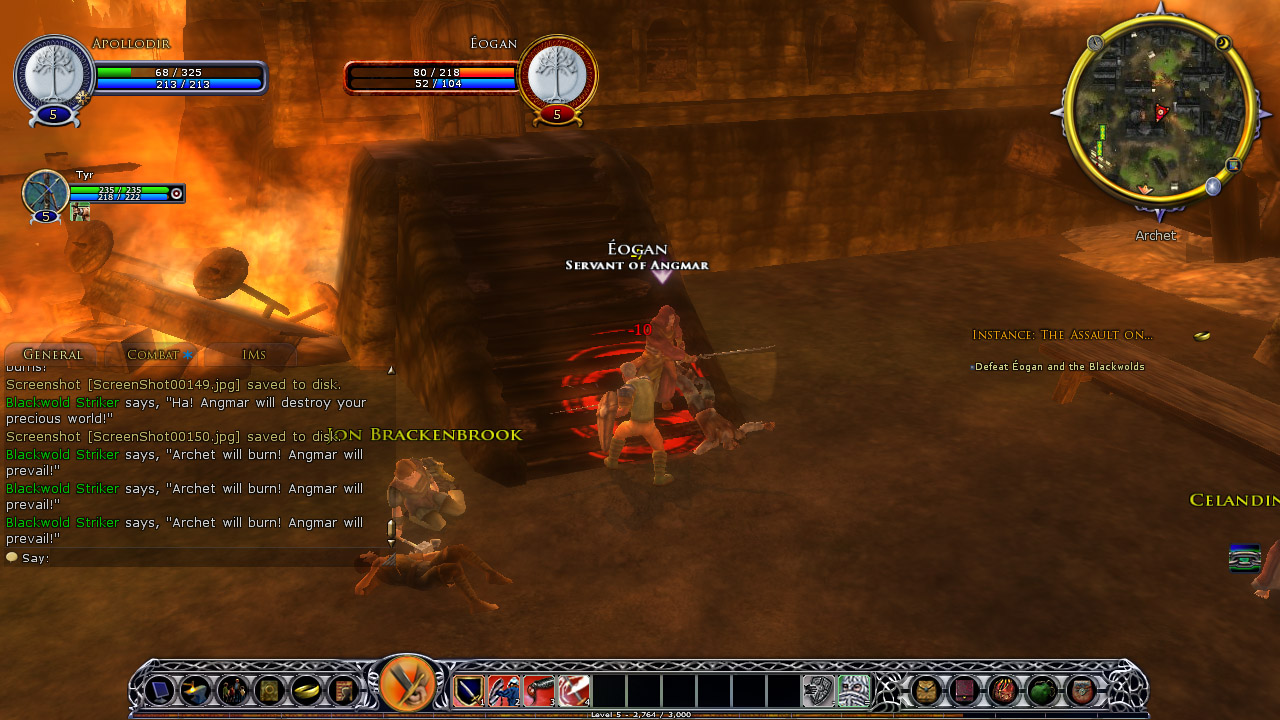Activate the sword-and-shield skill in slot 1
This screenshot has height=720, width=1280.
point(469,690)
